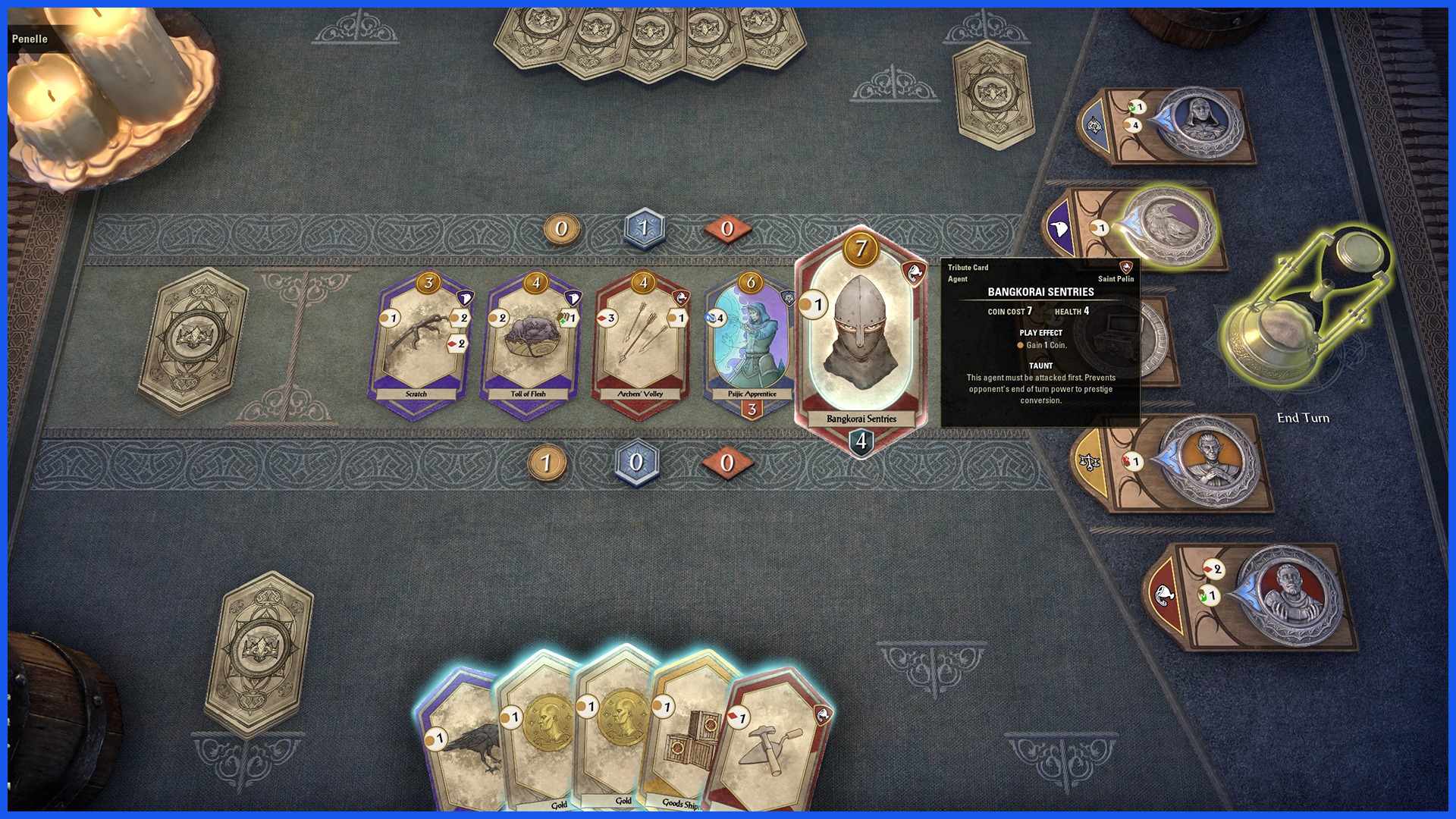Activate the crow patron medallion

click(1169, 225)
